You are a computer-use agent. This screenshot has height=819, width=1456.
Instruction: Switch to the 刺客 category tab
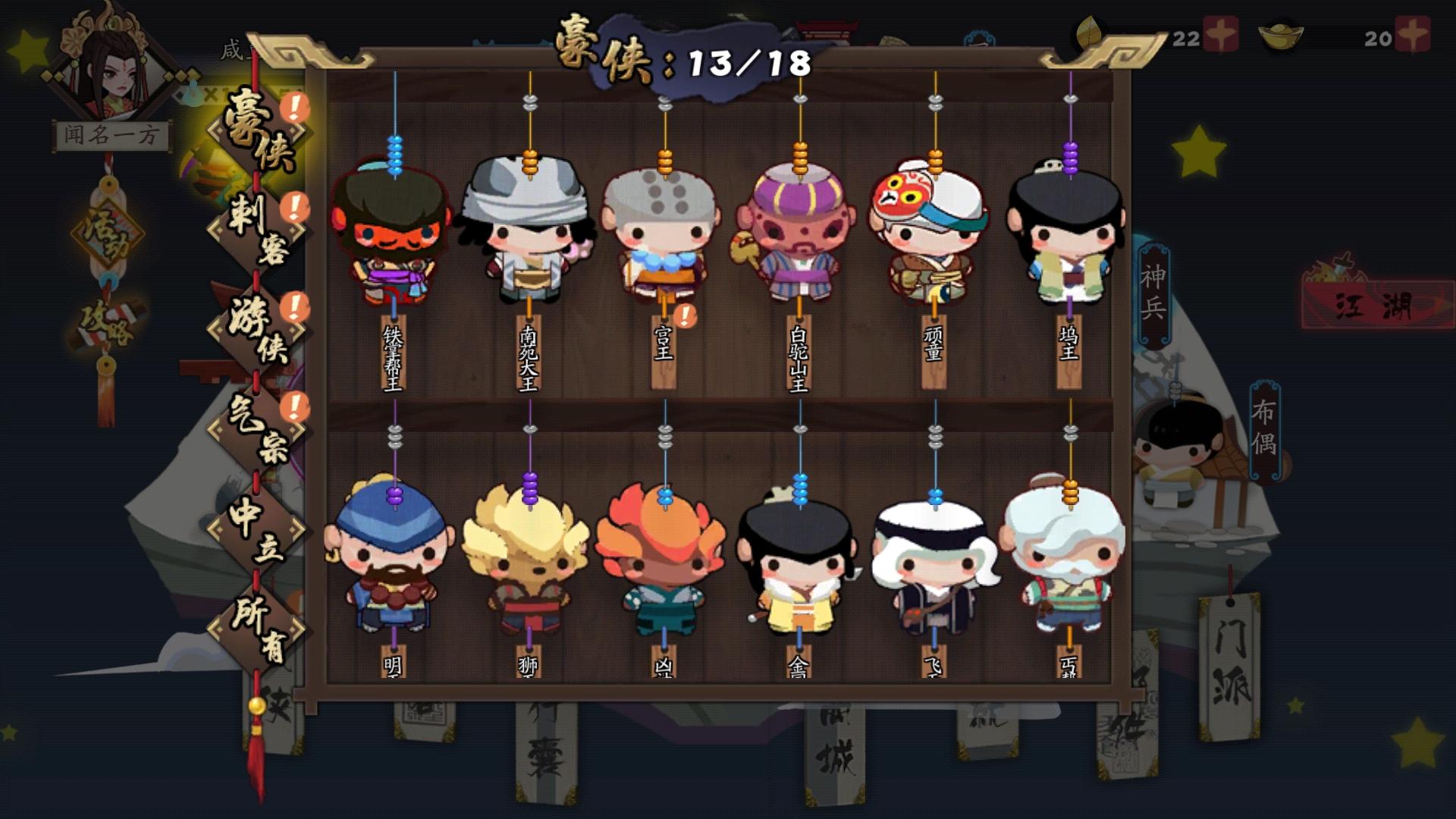(258, 227)
